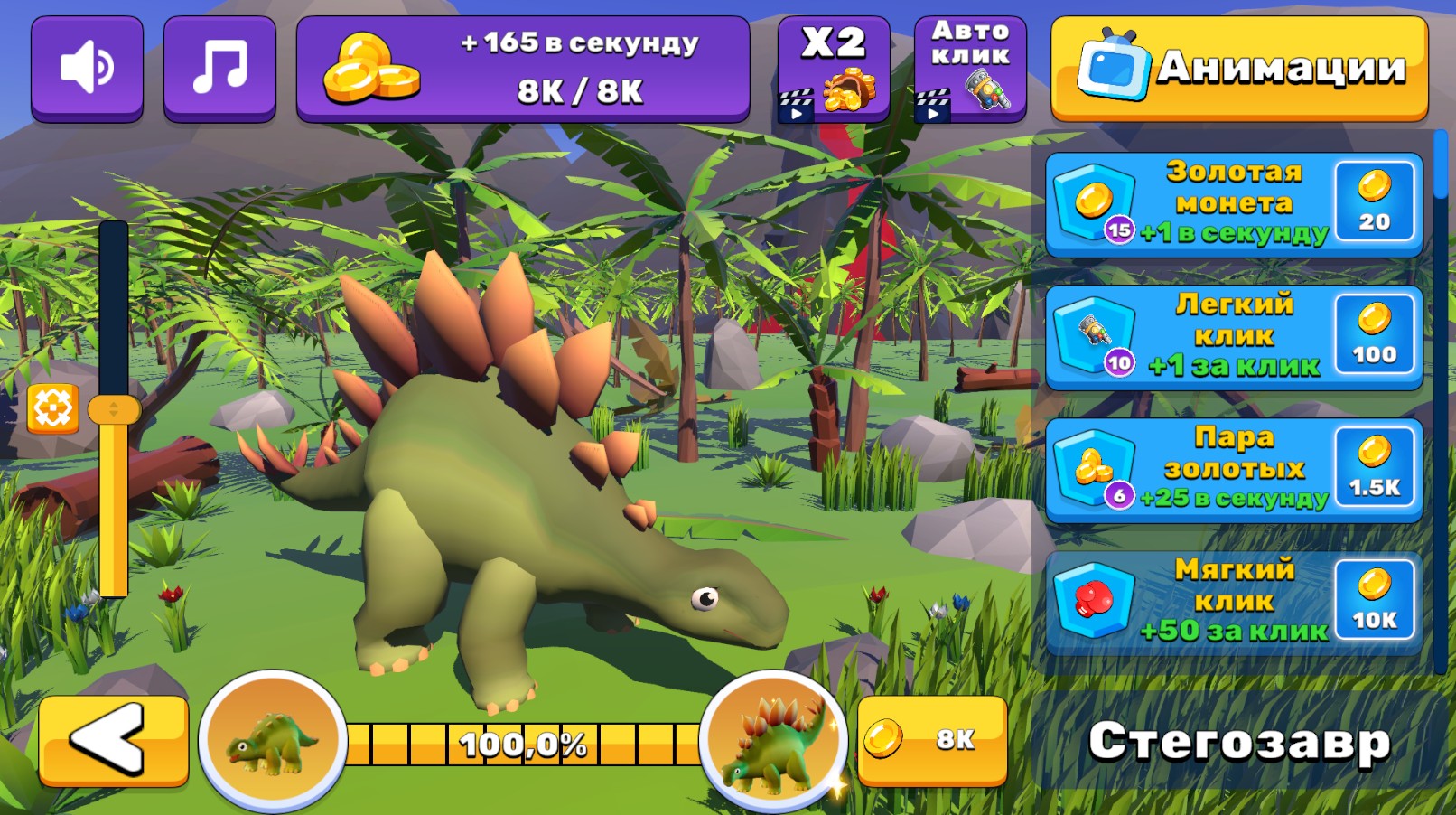Click the 8K coin purchase bar at bottom
The width and height of the screenshot is (1456, 815).
[935, 741]
